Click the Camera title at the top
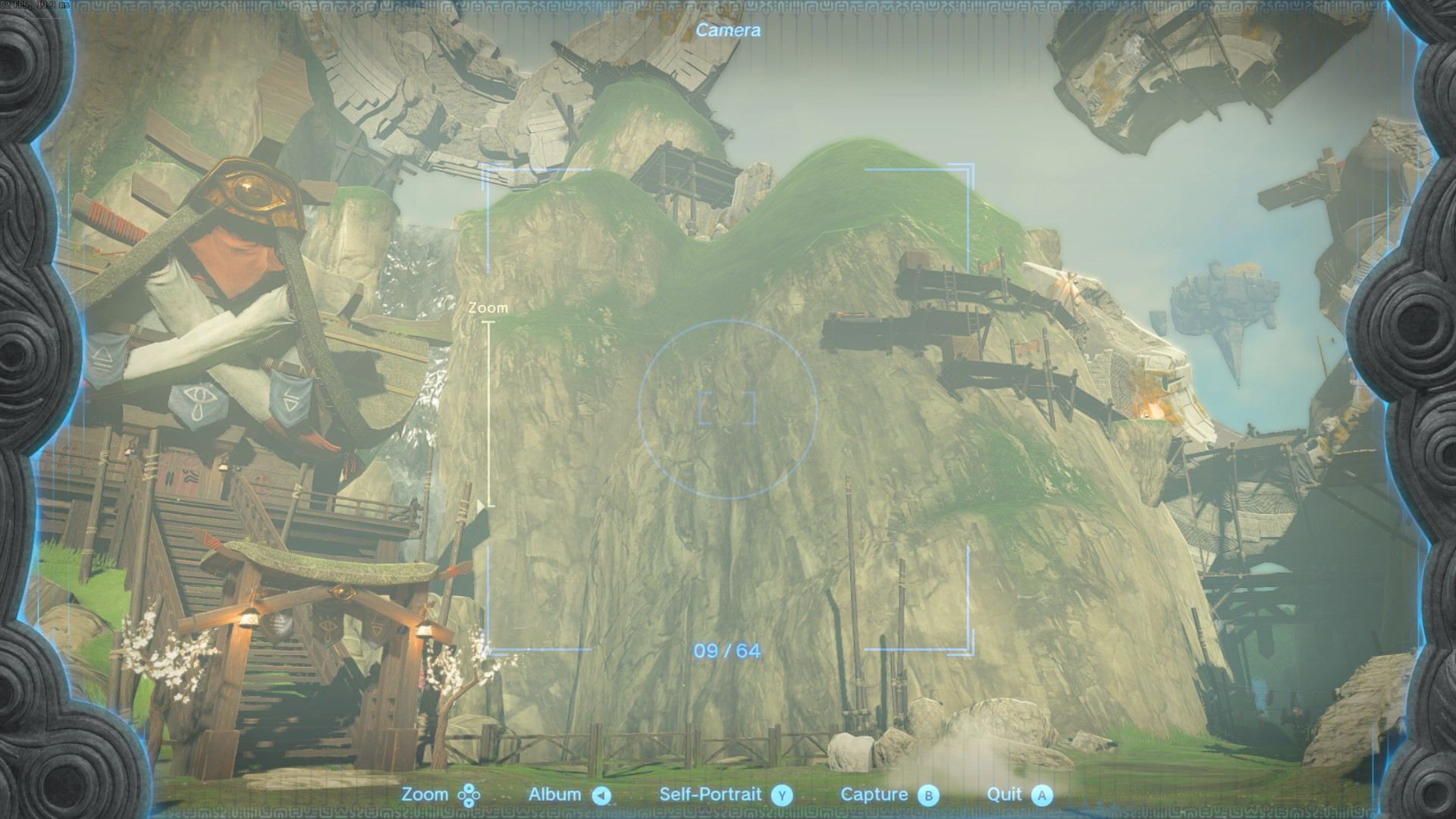 tap(730, 30)
